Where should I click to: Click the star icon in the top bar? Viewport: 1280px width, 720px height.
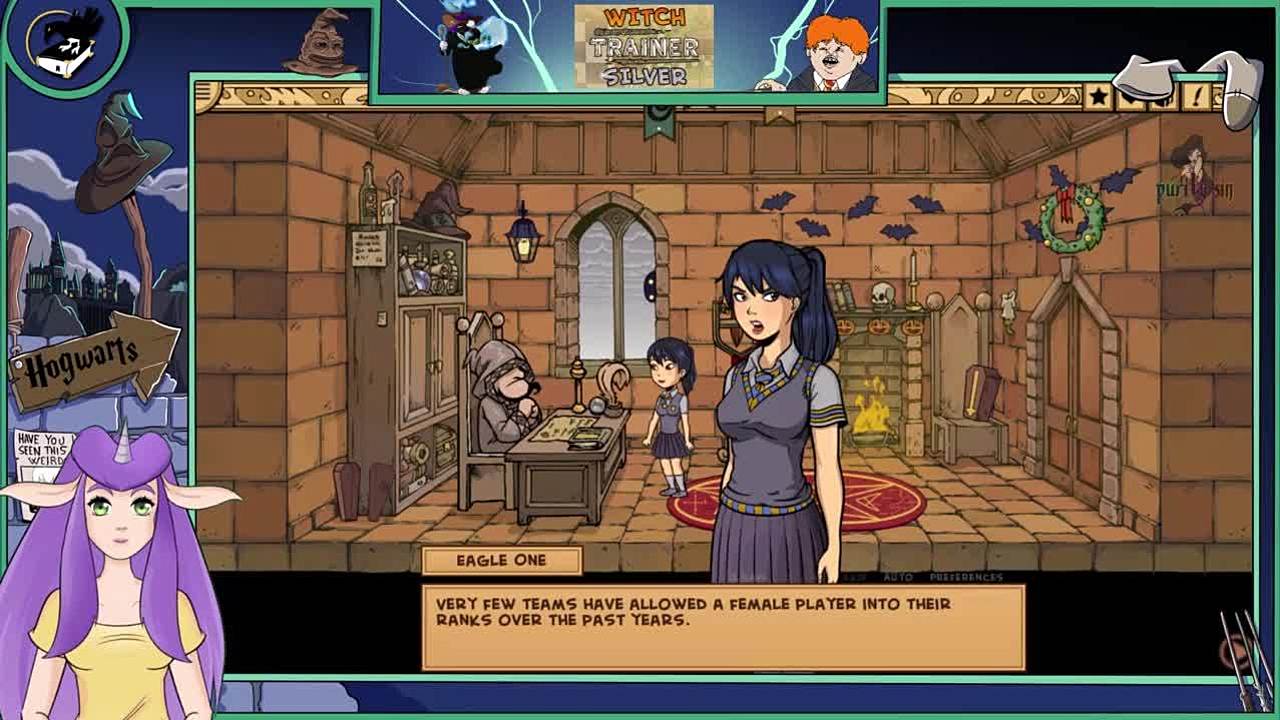(1098, 96)
